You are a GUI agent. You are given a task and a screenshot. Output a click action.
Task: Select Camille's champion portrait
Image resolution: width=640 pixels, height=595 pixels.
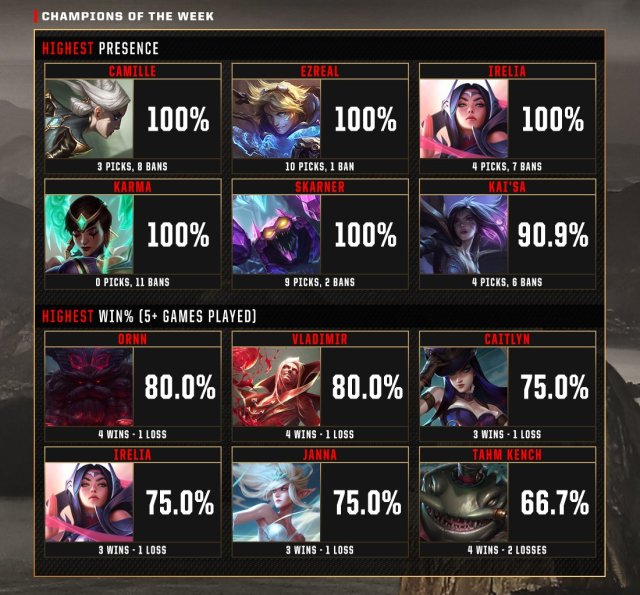coord(83,119)
